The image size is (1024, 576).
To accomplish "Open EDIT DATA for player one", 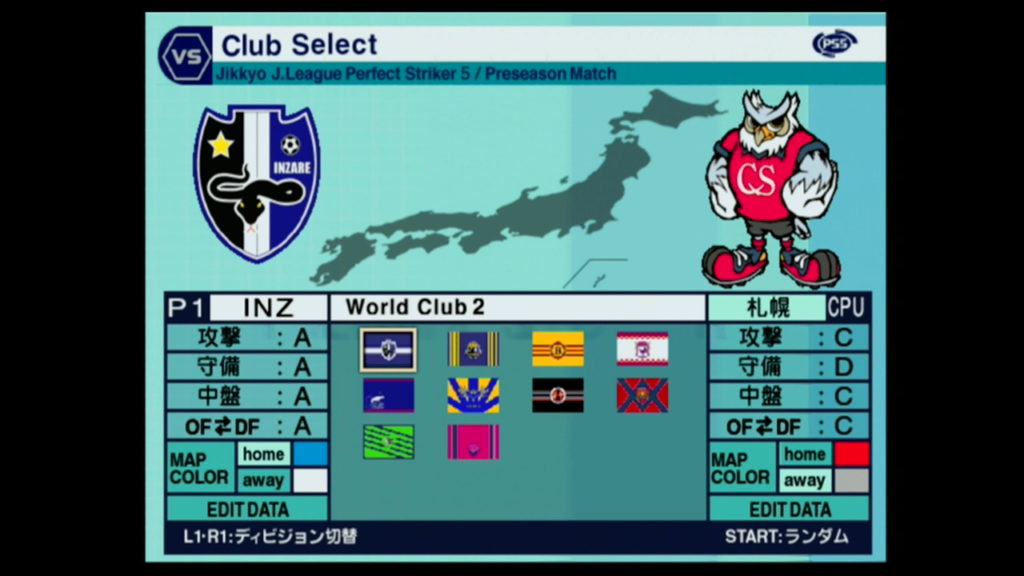I will pyautogui.click(x=247, y=508).
